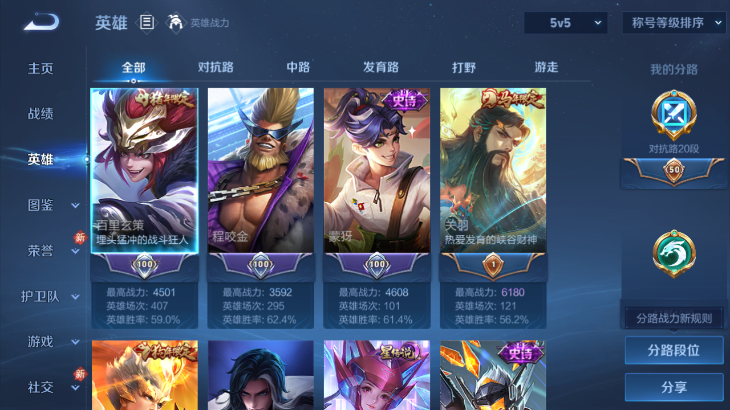Open 战绩 in the side menu
730x410 pixels.
tap(41, 114)
